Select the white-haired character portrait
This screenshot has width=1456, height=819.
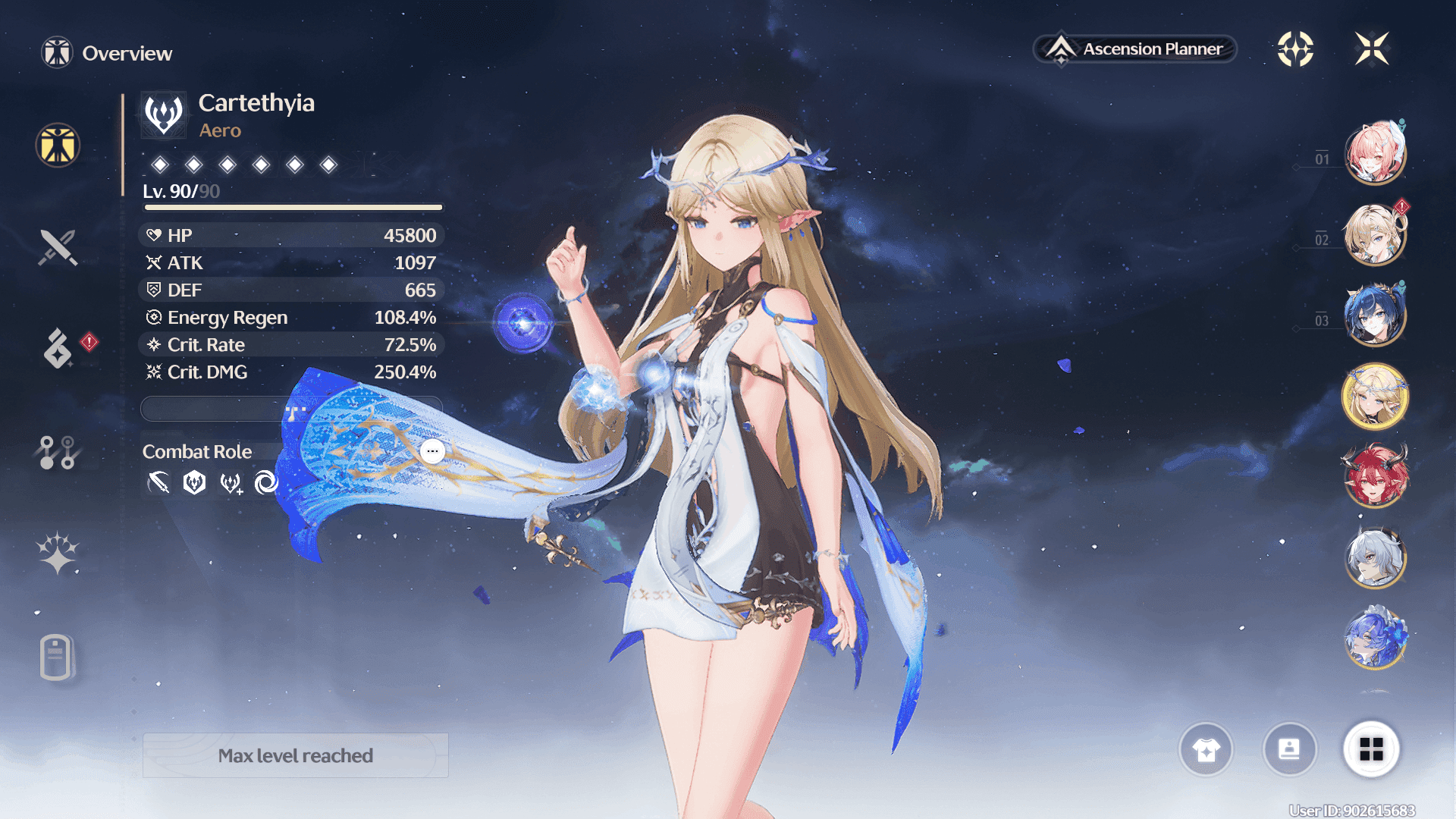click(1375, 558)
